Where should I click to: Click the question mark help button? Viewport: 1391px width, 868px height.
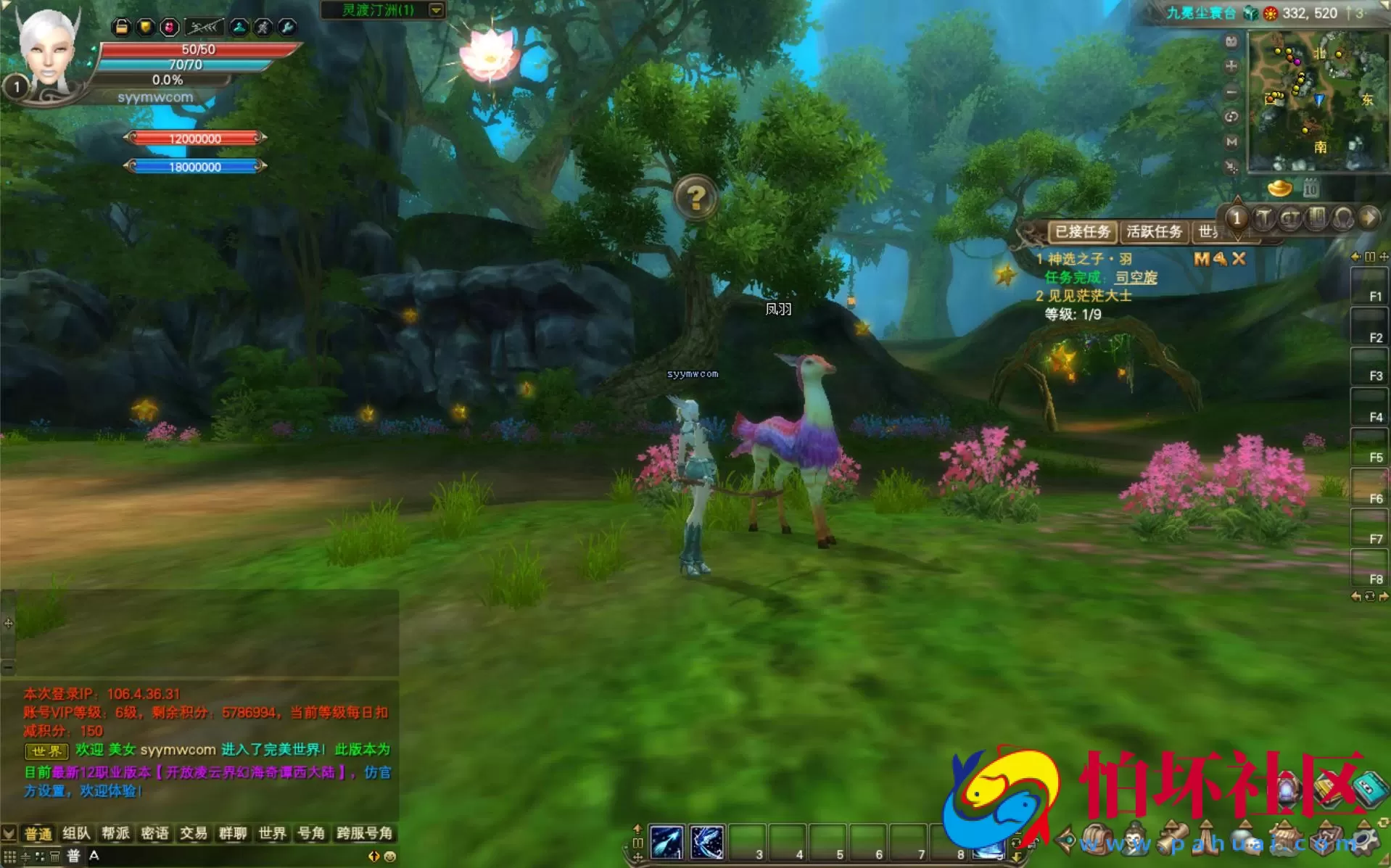(695, 197)
